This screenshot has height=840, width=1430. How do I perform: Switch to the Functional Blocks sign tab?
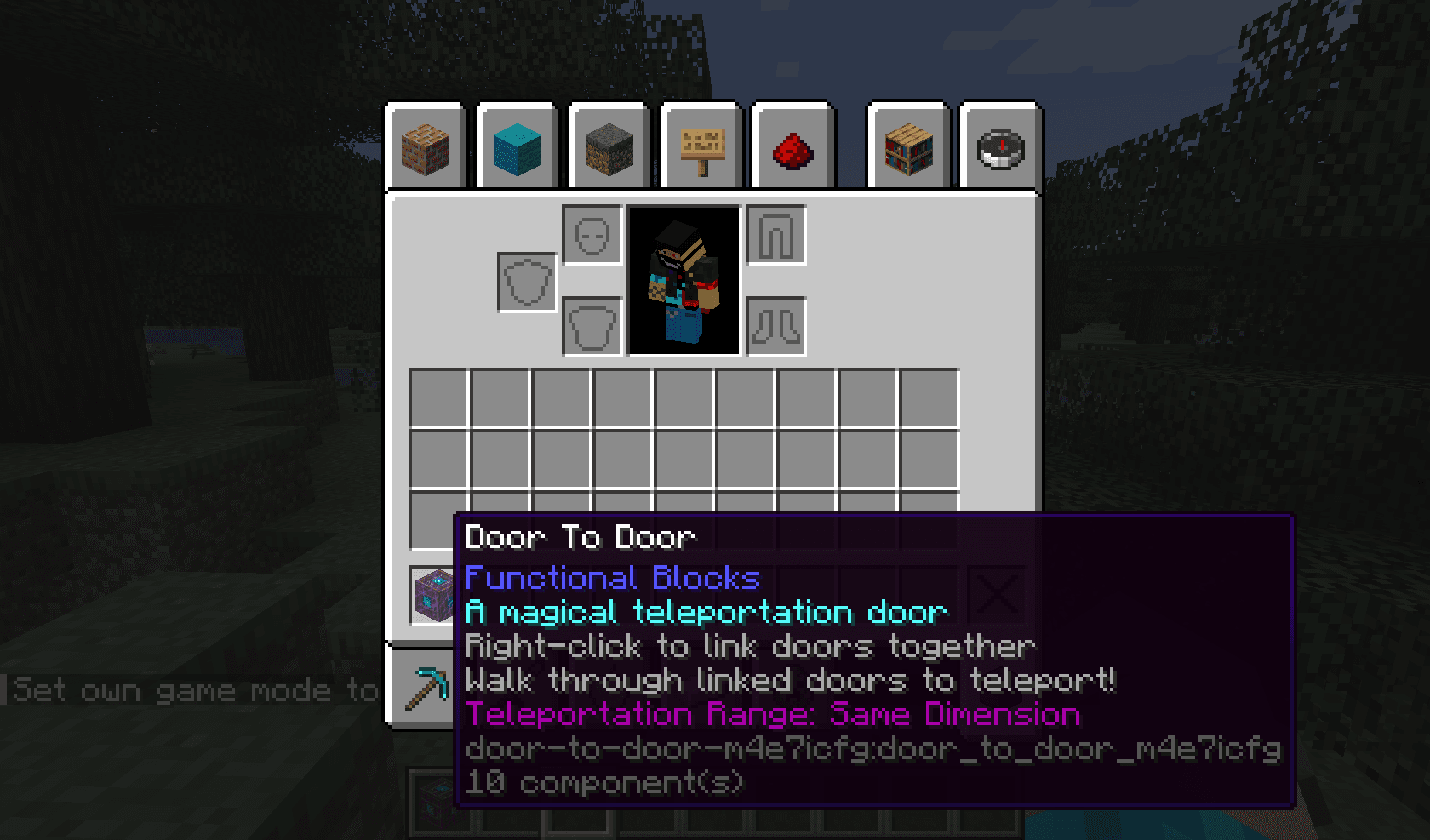pyautogui.click(x=701, y=145)
